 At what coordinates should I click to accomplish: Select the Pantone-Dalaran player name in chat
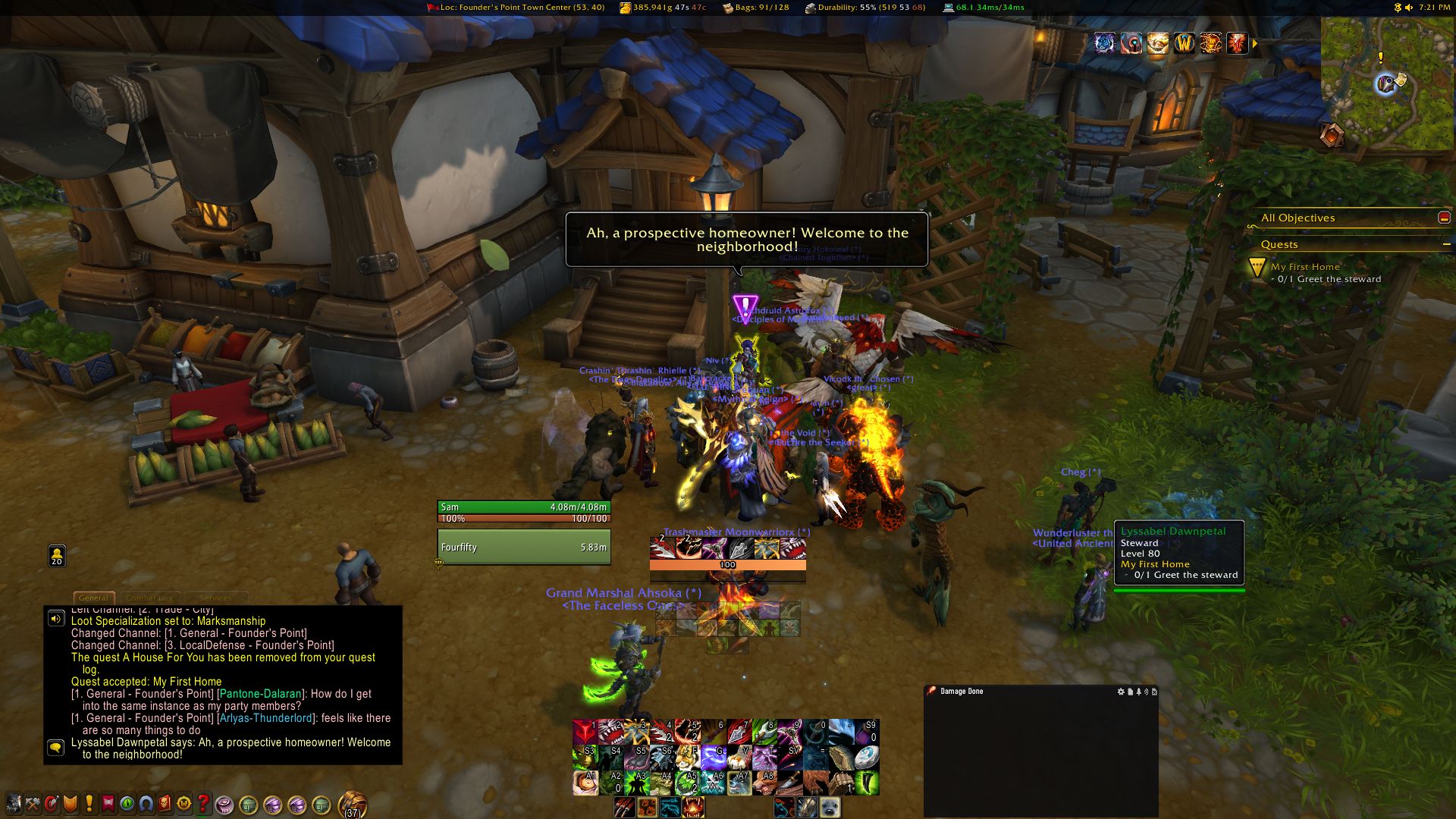tap(260, 694)
